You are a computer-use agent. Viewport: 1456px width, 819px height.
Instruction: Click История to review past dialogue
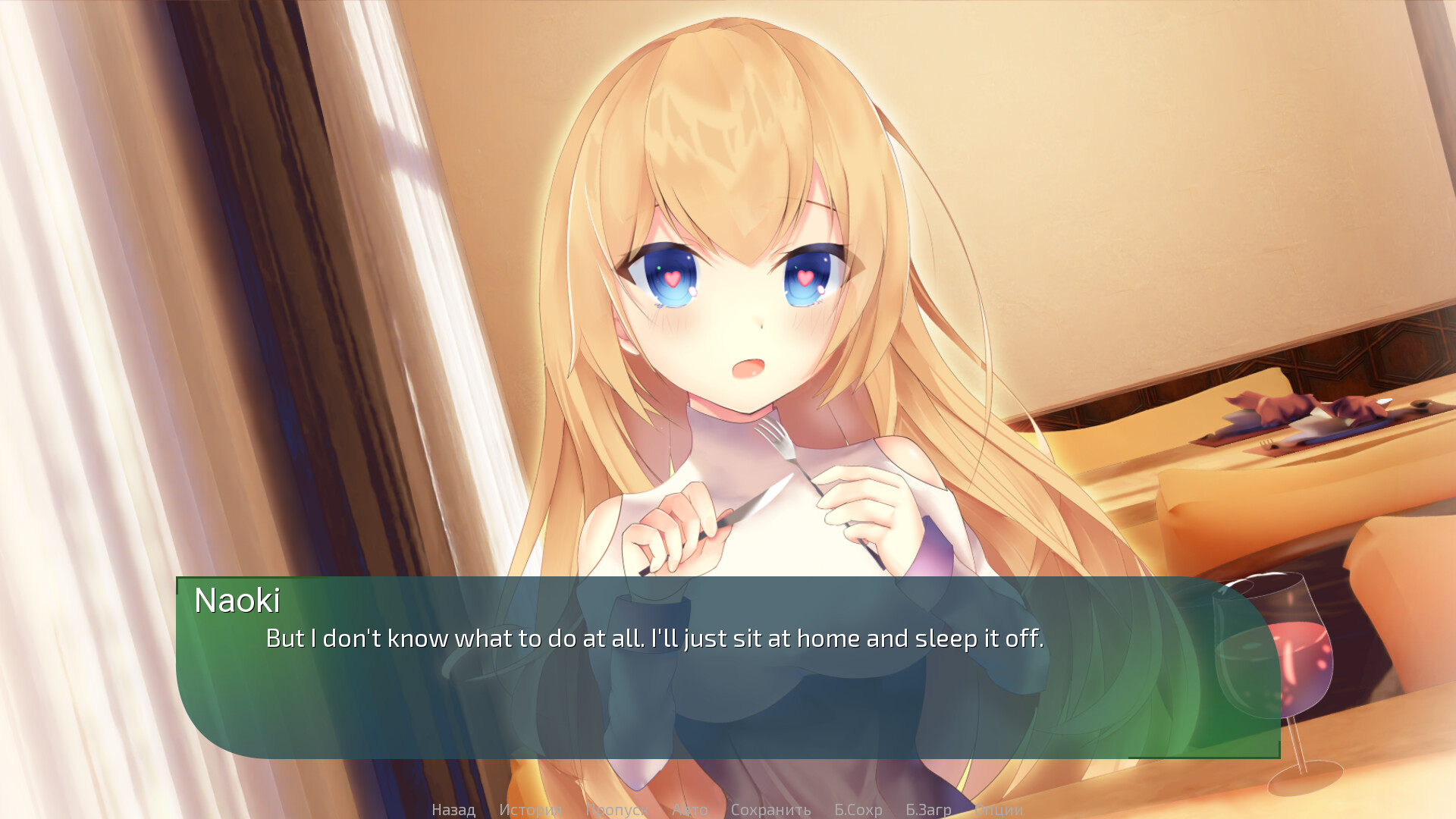pos(529,809)
